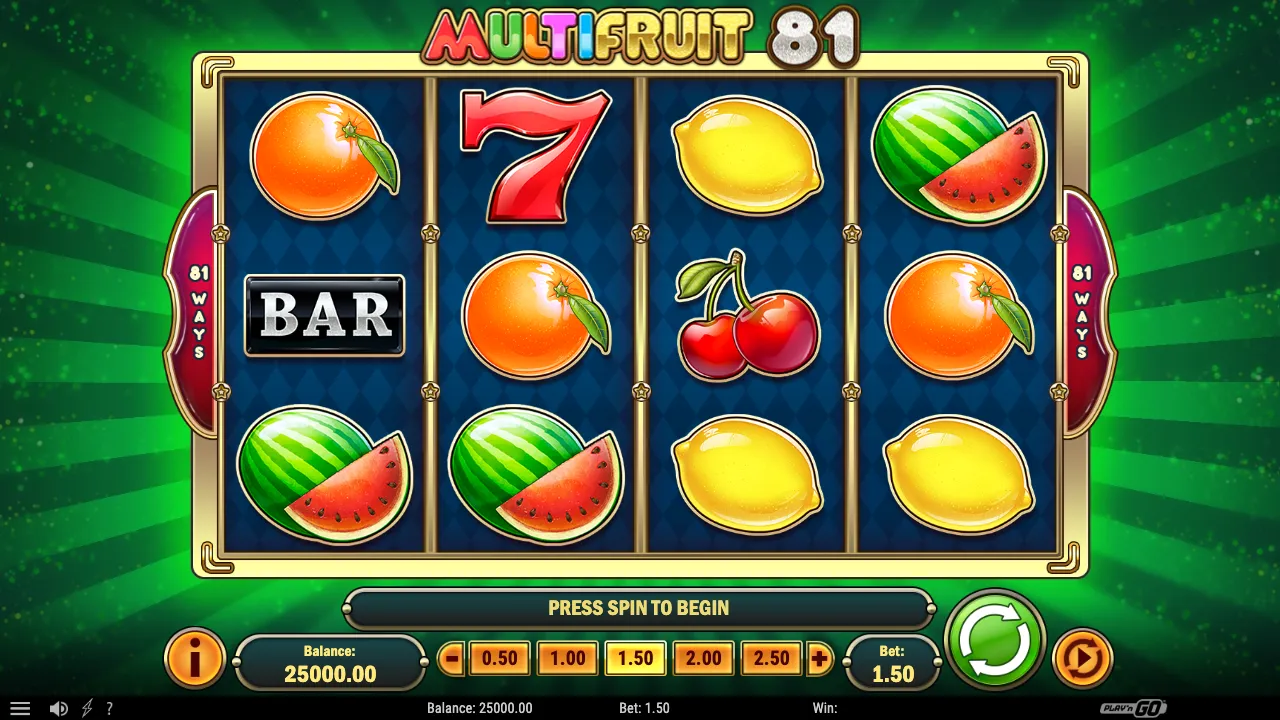1280x720 pixels.
Task: Select the 2.00 bet button
Action: coord(703,658)
